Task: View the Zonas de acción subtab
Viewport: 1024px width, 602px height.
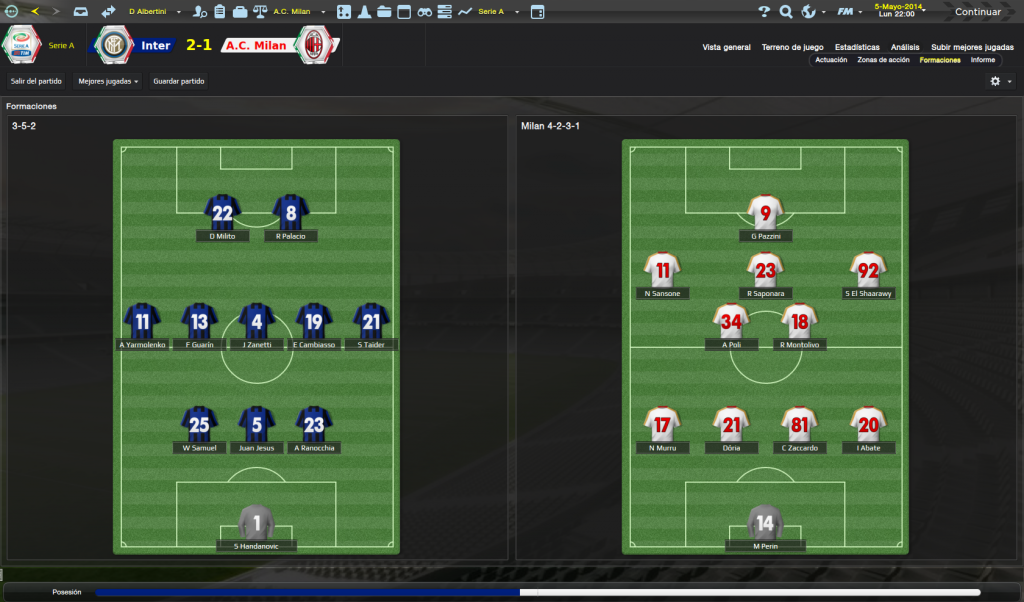Action: 883,60
